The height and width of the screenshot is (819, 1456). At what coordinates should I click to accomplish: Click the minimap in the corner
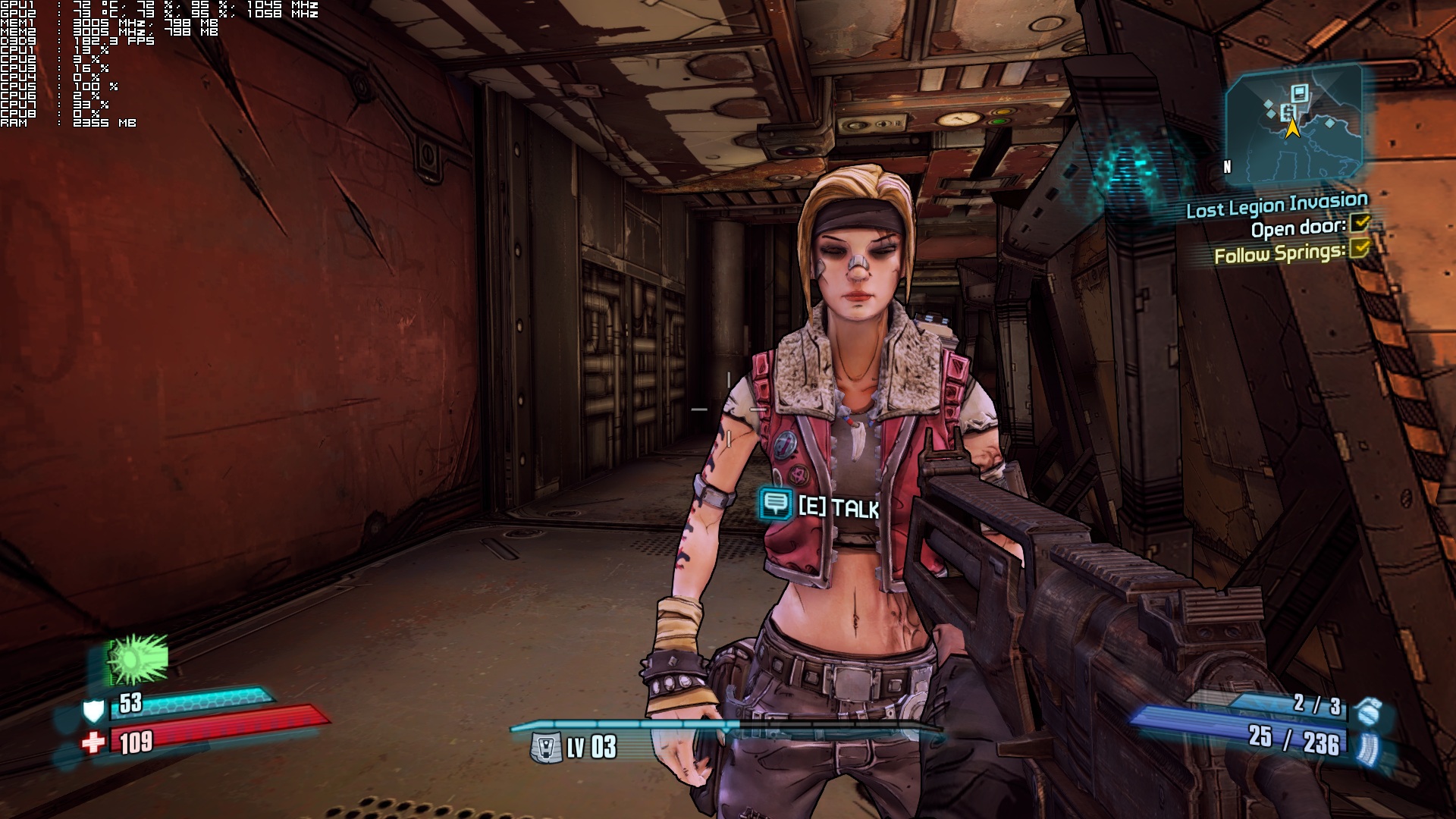click(x=1294, y=124)
